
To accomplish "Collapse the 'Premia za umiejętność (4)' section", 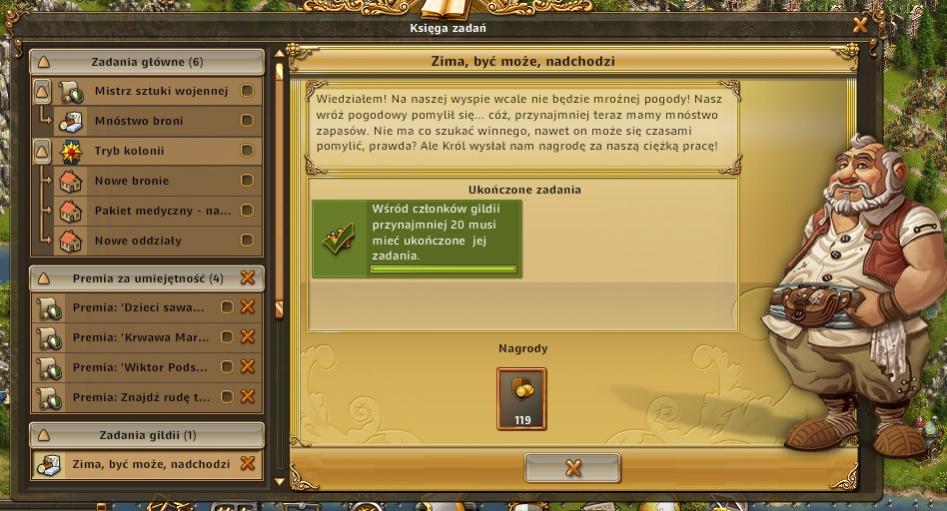I will click(42, 278).
